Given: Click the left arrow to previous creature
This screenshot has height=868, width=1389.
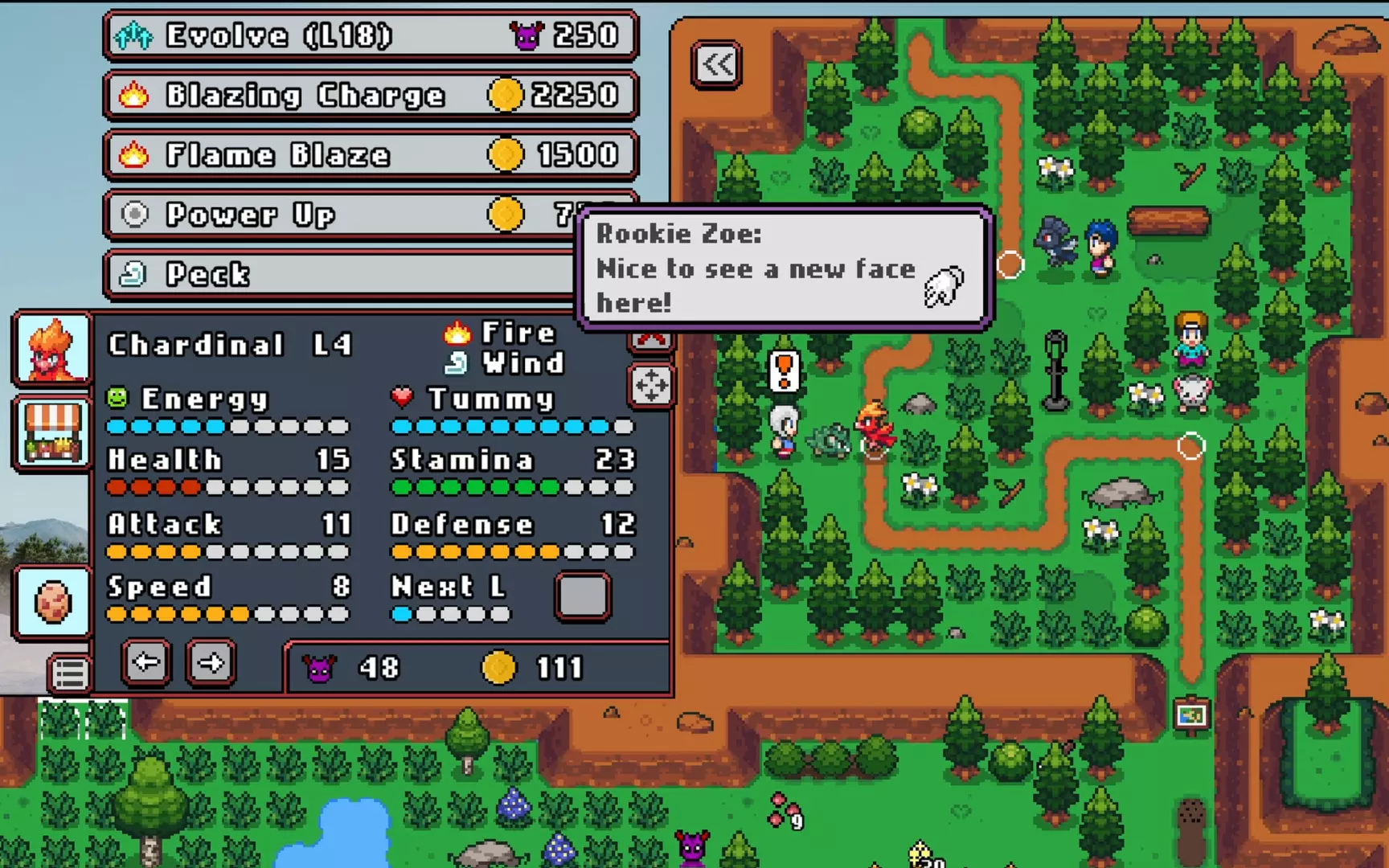Looking at the screenshot, I should tap(145, 662).
